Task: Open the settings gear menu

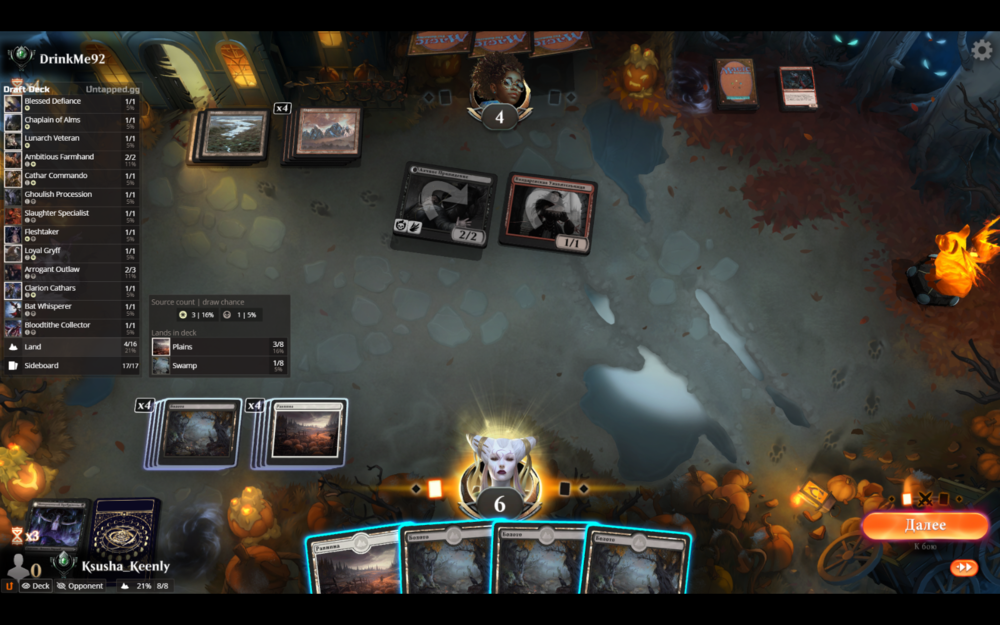Action: [x=982, y=49]
